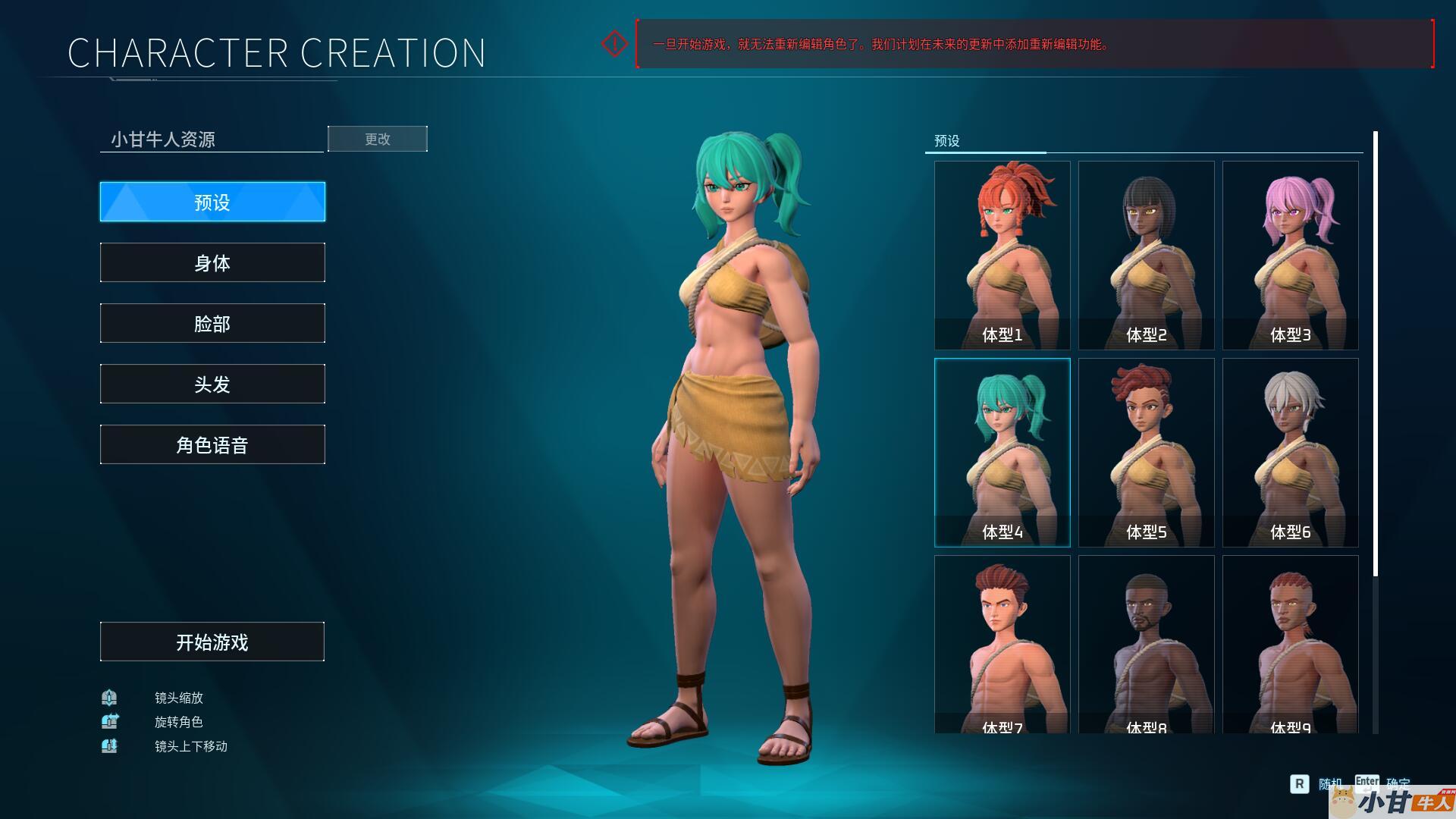This screenshot has width=1456, height=819.
Task: Choose preset 体型7 male with spiky red hair
Action: 1002,645
